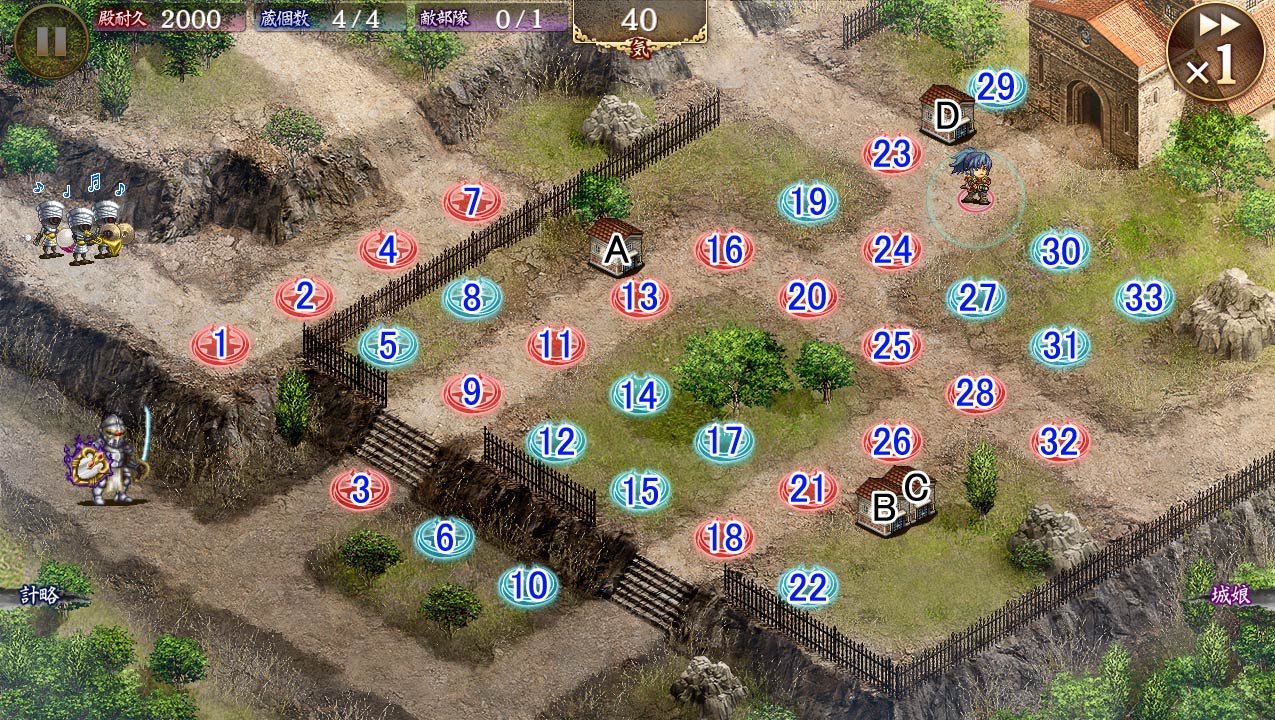The image size is (1275, 720).
Task: Pick red deployment tile 3
Action: click(x=360, y=489)
